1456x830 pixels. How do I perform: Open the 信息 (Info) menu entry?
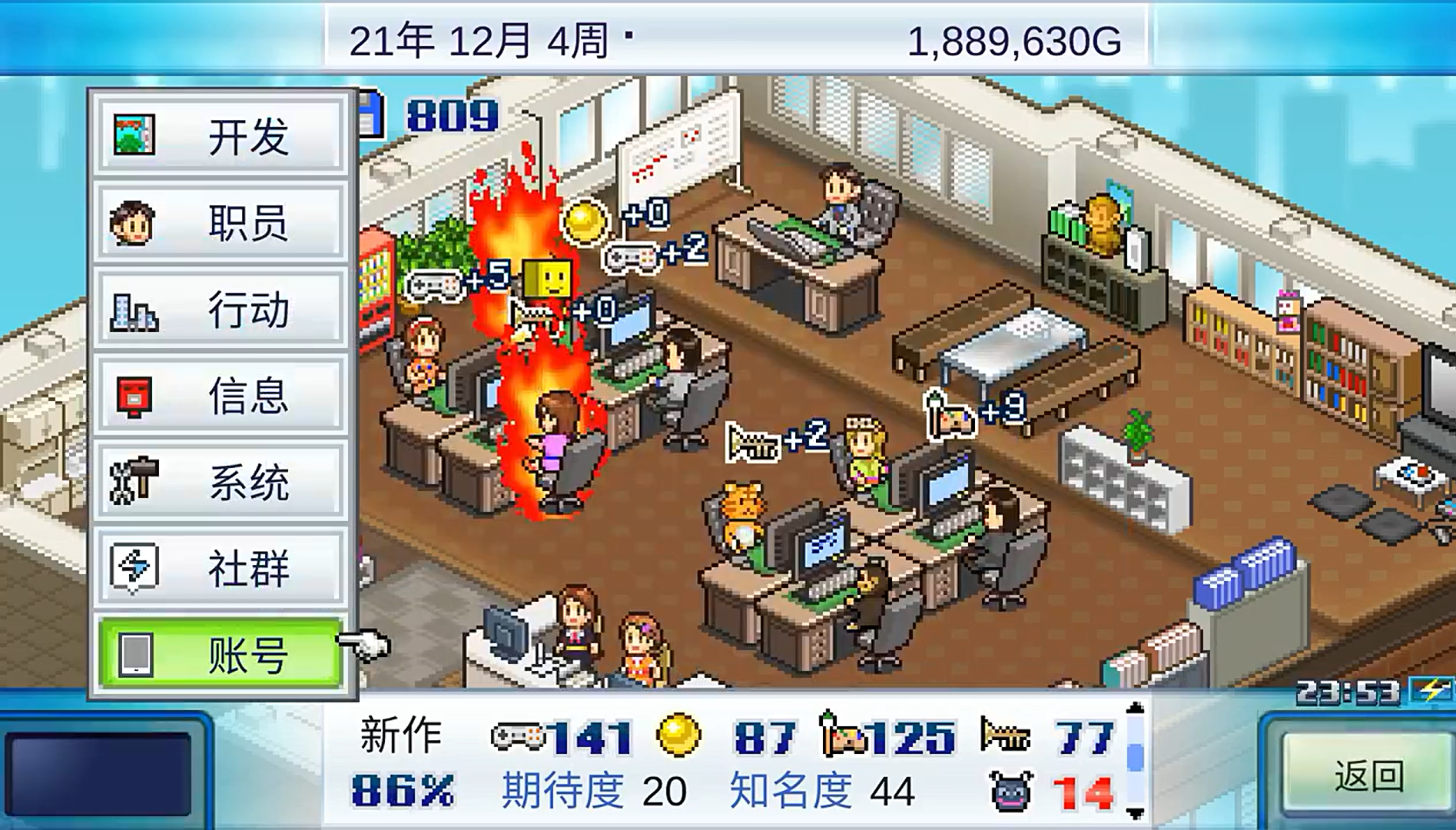click(x=220, y=396)
